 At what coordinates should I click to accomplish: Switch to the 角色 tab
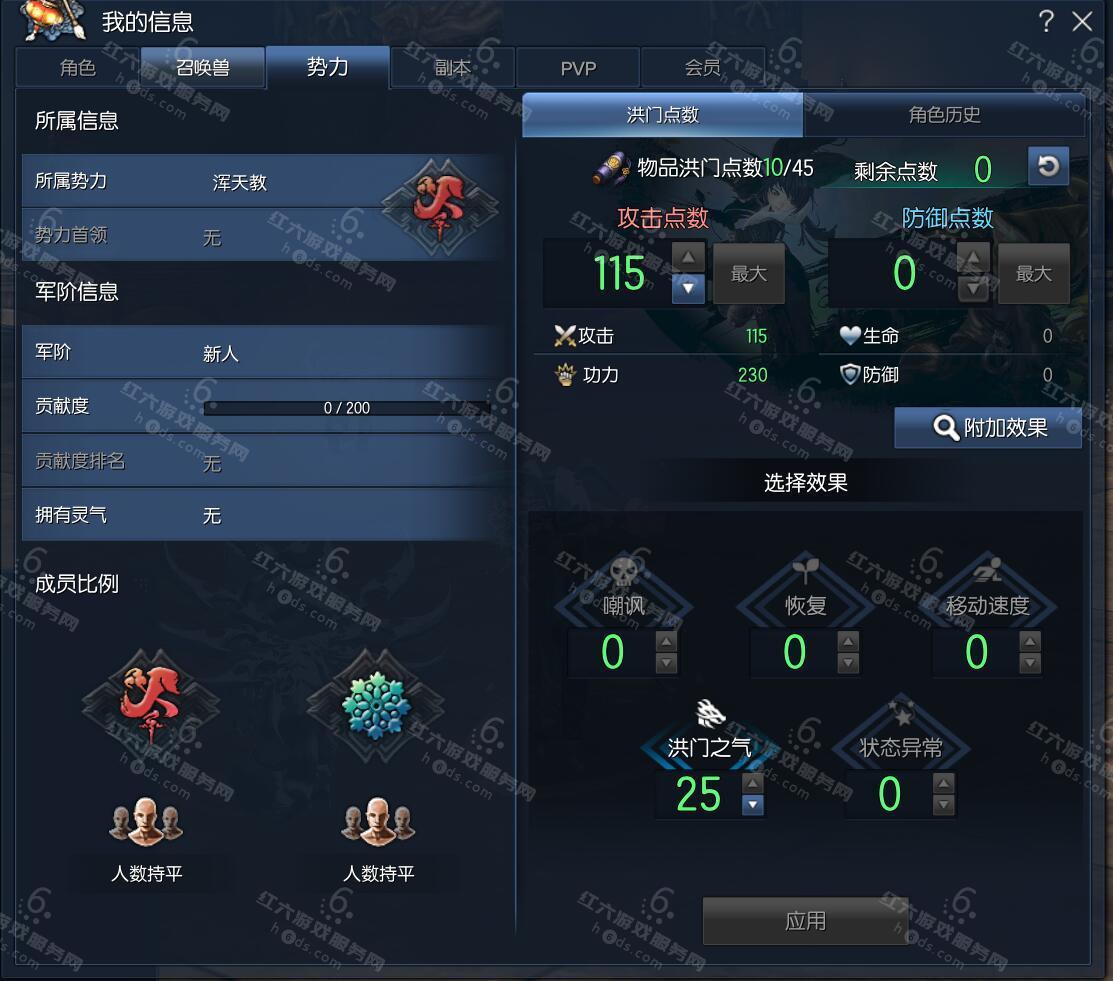pyautogui.click(x=78, y=68)
